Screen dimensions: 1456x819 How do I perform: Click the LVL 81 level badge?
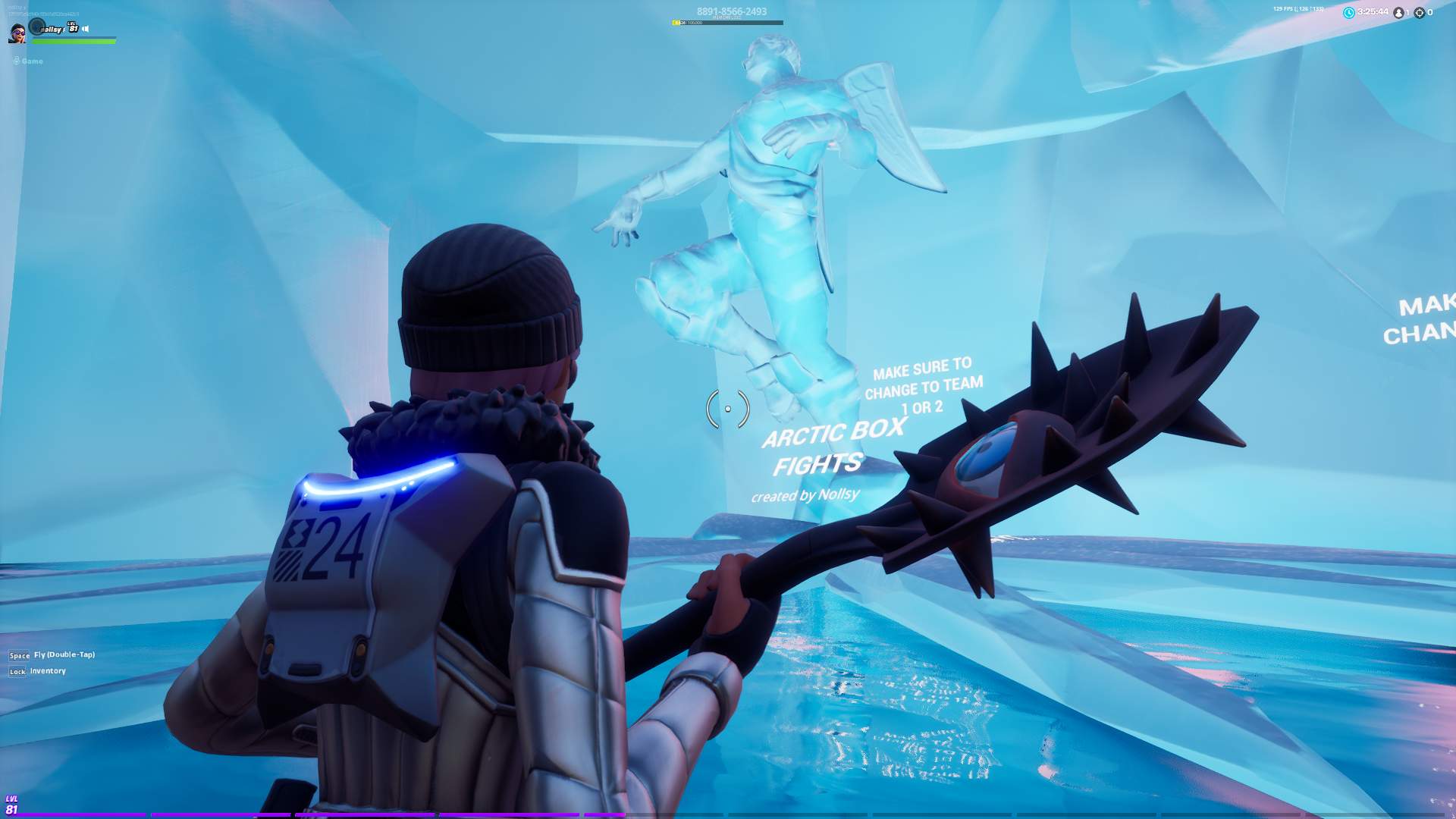coord(72,28)
